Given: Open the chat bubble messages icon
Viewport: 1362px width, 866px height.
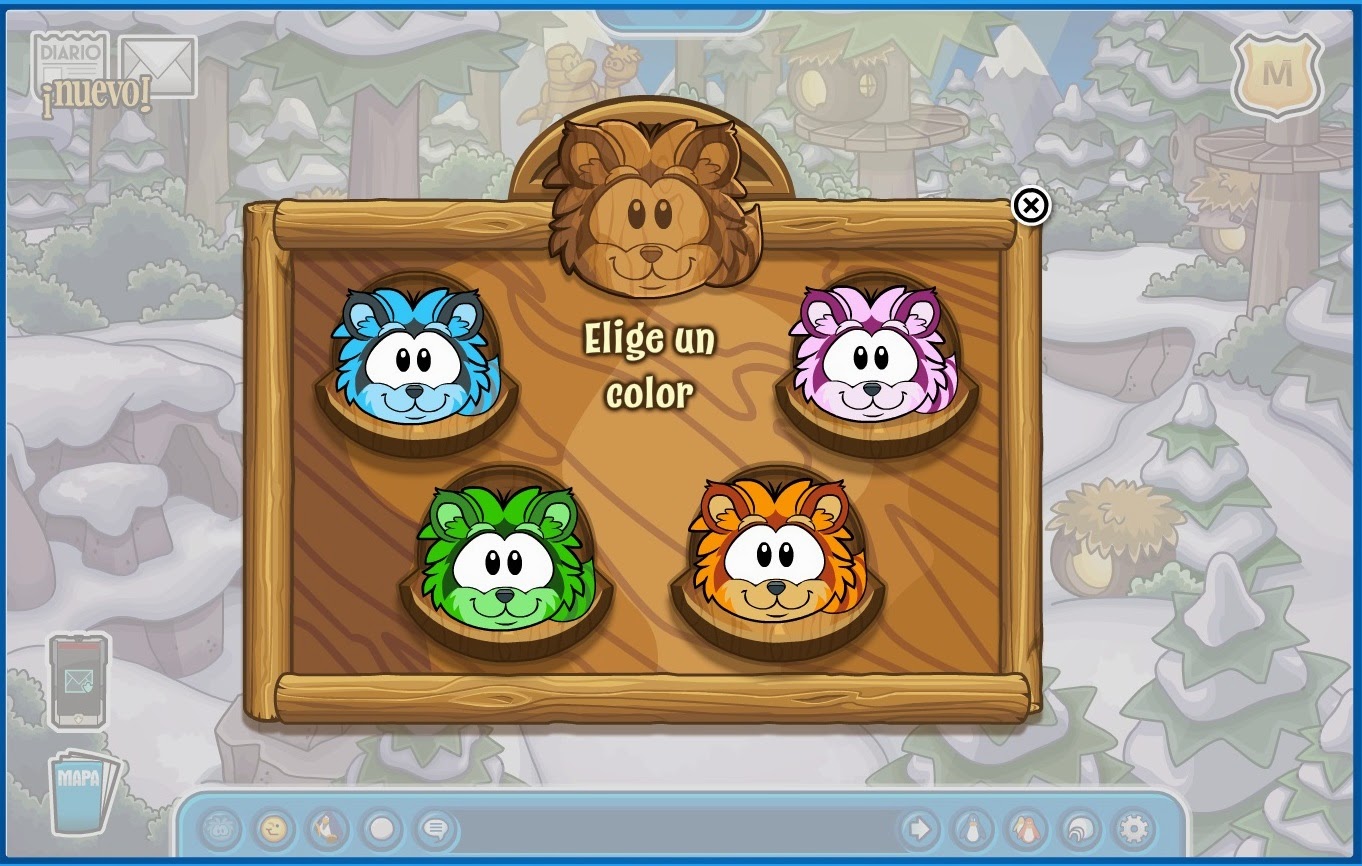Looking at the screenshot, I should click(x=433, y=830).
